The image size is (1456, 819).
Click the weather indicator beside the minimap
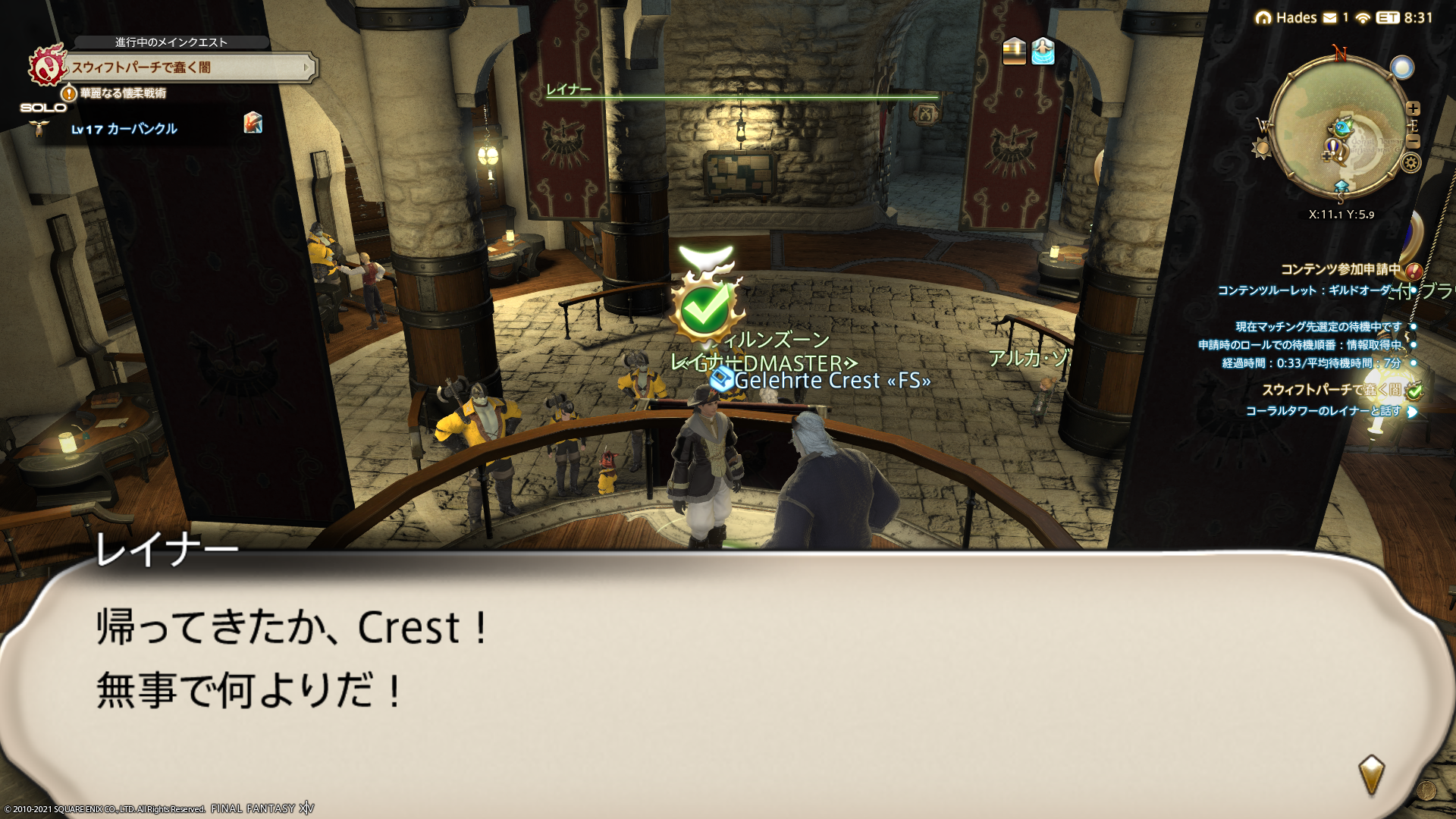(1402, 68)
